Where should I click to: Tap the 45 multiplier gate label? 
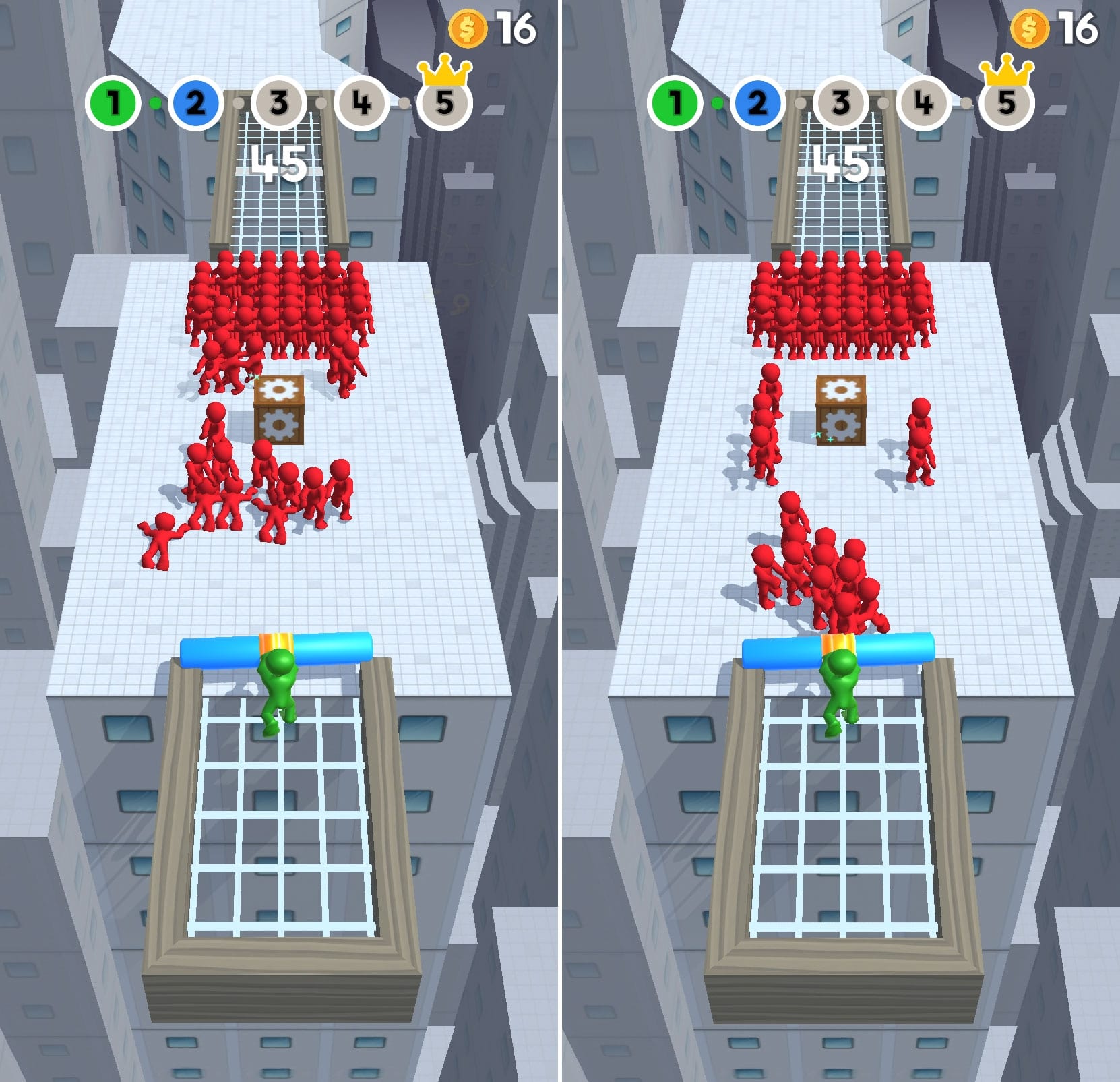(278, 162)
